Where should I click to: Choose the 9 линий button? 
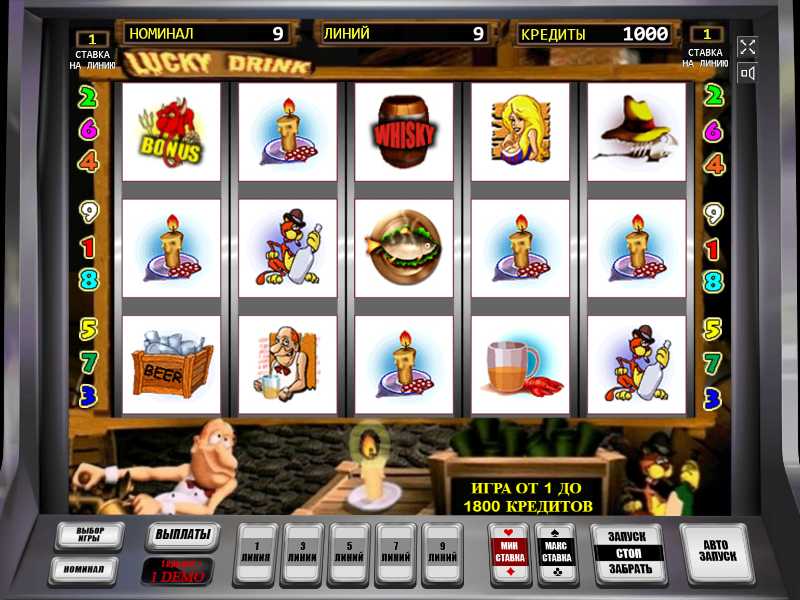click(442, 552)
